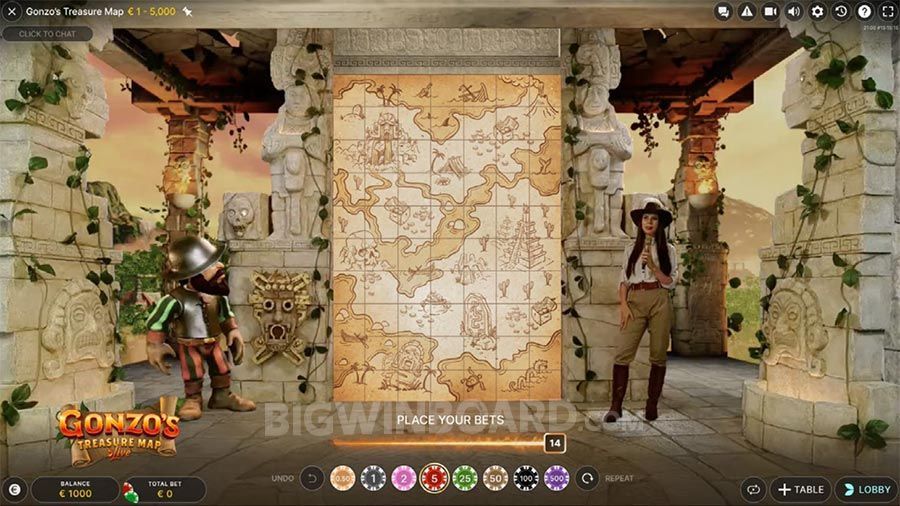The image size is (900, 506).
Task: Show the game history clock icon
Action: coord(841,11)
